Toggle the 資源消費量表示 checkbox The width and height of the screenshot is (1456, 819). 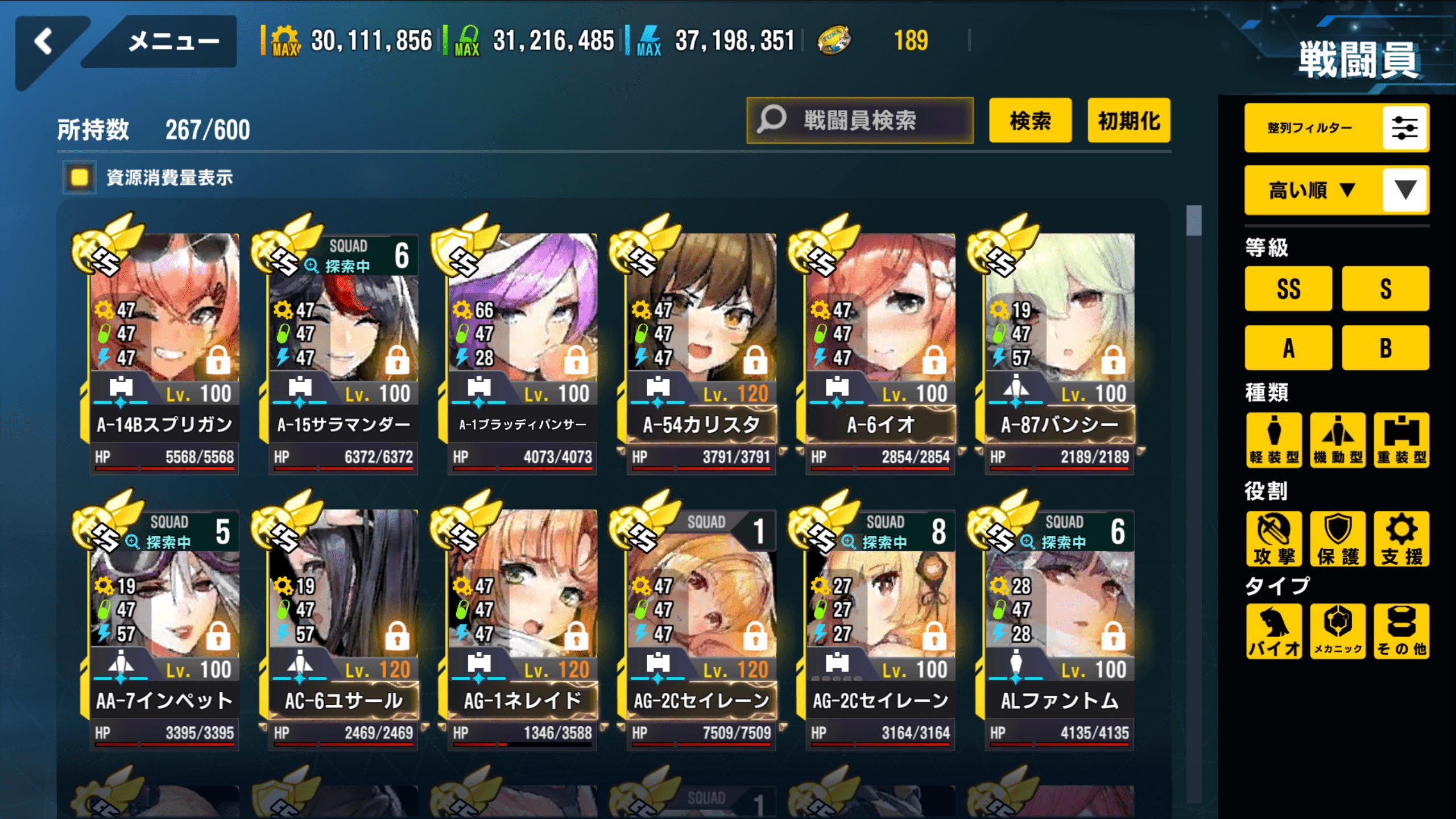pyautogui.click(x=80, y=177)
